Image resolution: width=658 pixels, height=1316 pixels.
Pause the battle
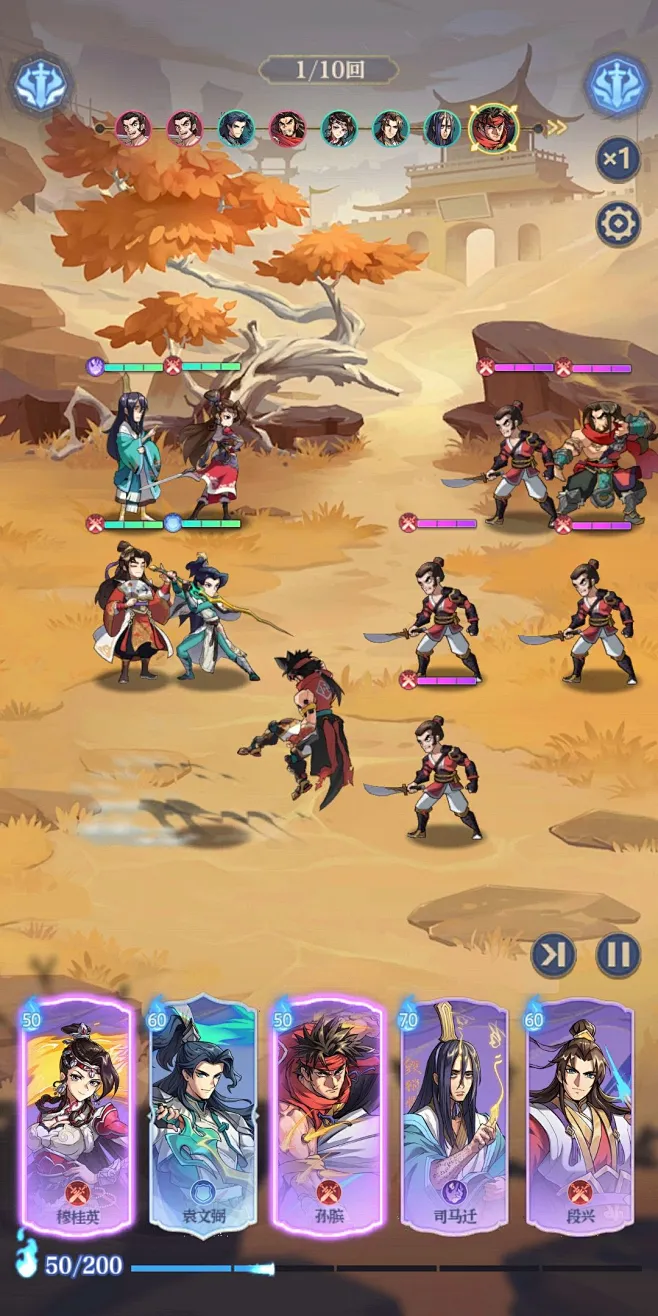point(618,955)
